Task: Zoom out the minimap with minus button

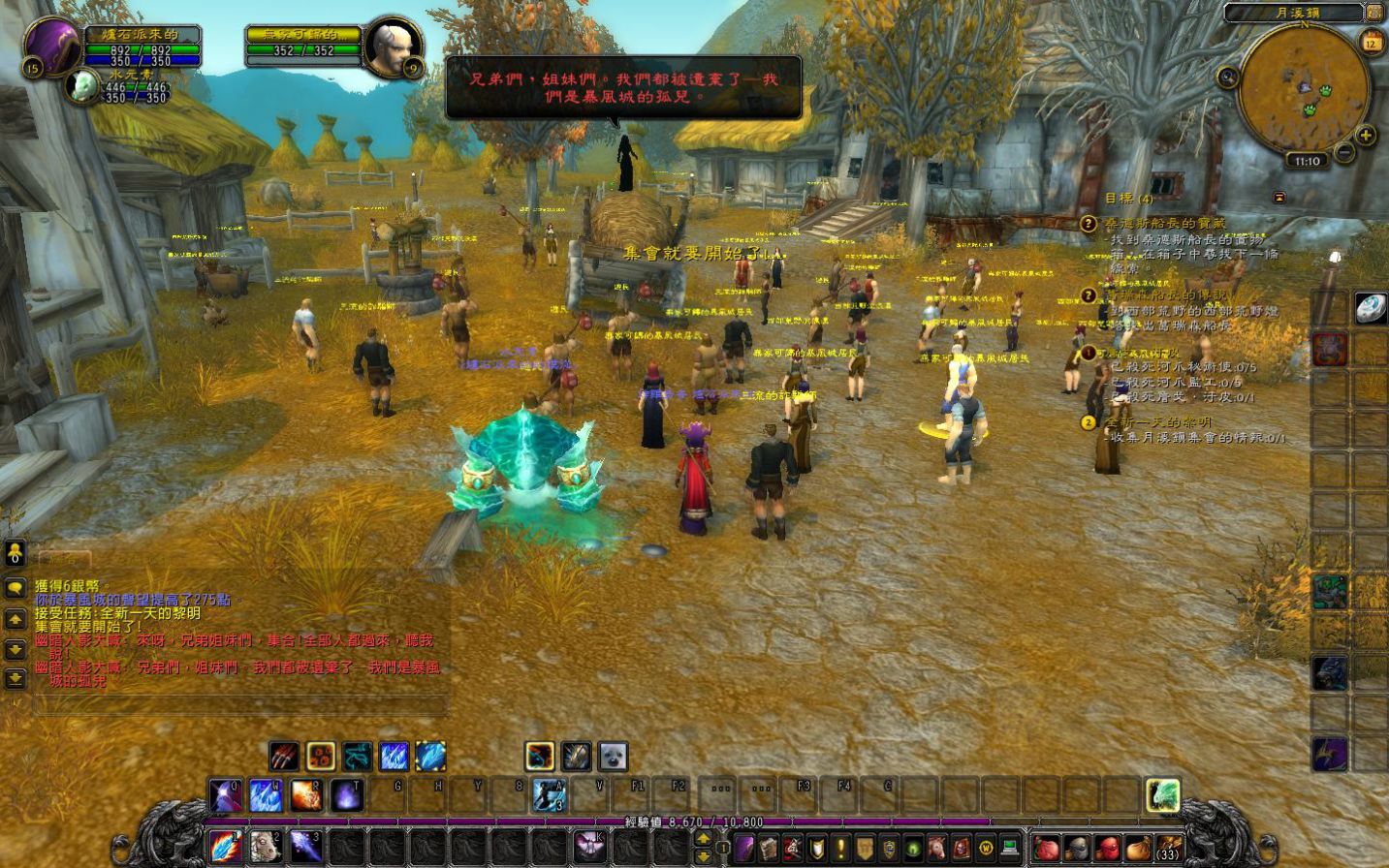Action: (x=1343, y=153)
